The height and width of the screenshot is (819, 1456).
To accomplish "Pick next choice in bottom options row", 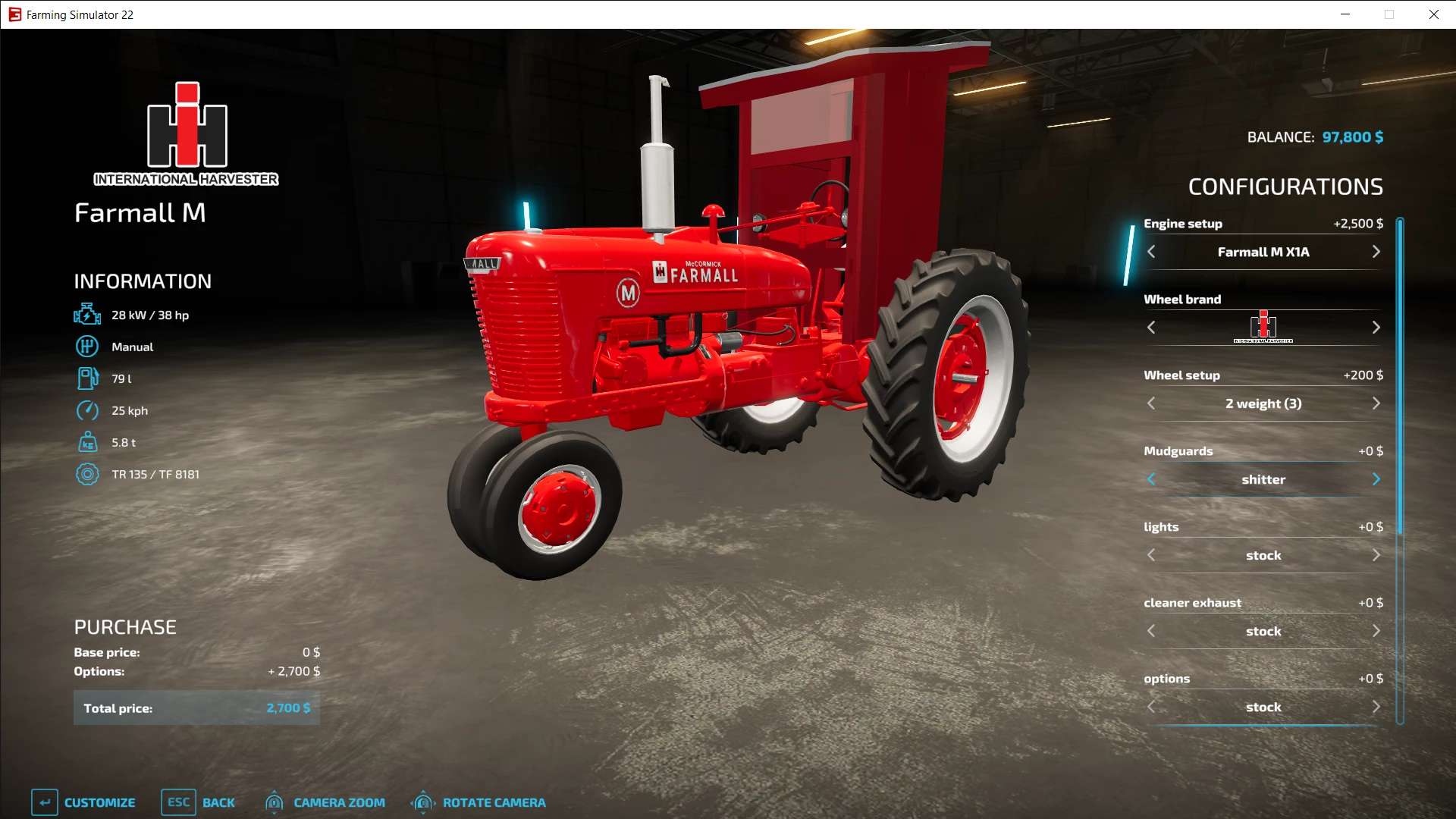I will (1376, 707).
